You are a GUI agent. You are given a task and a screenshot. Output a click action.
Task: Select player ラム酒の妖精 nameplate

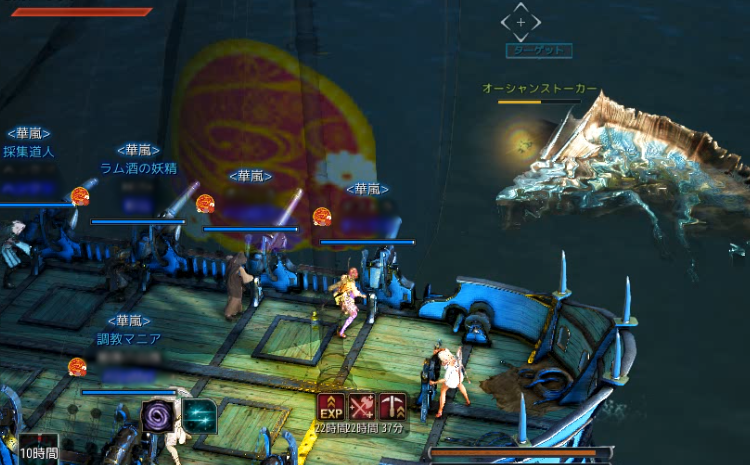(x=138, y=168)
